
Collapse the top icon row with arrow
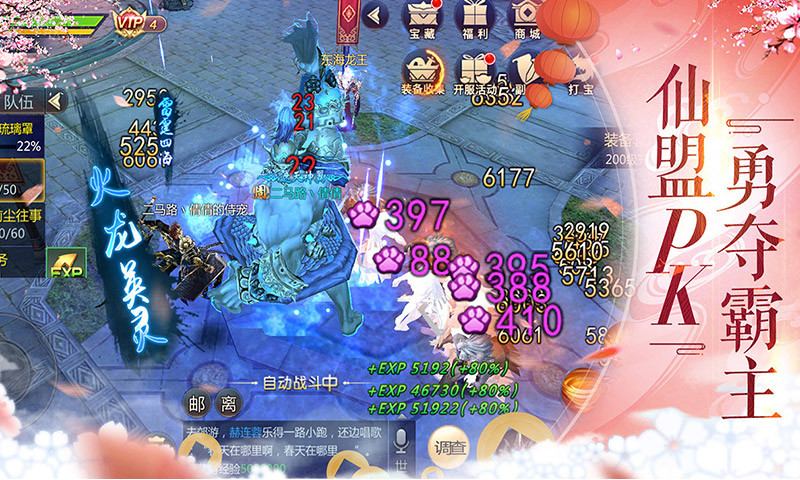coord(375,15)
